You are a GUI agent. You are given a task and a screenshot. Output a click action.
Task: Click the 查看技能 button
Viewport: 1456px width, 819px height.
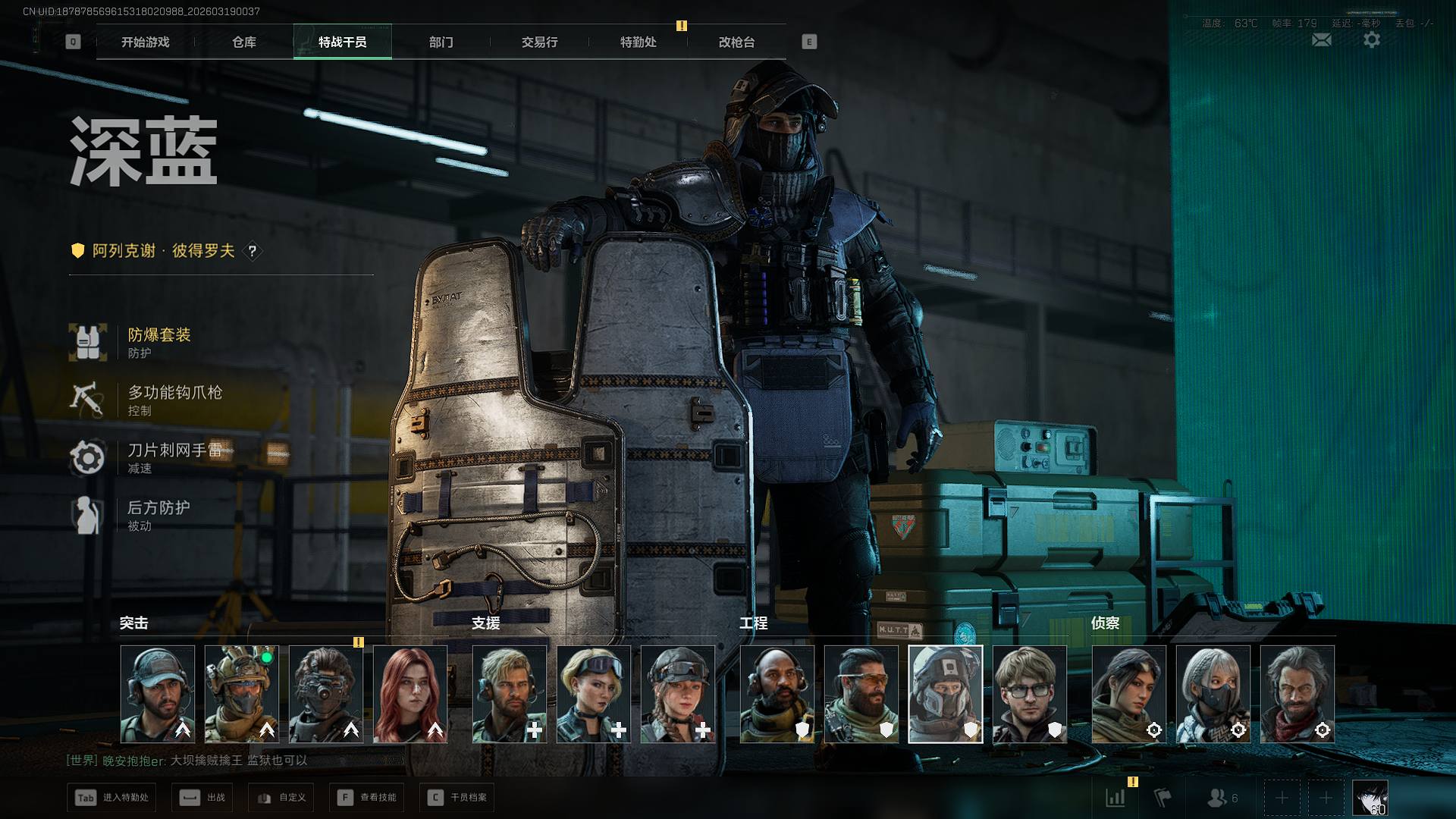click(368, 798)
